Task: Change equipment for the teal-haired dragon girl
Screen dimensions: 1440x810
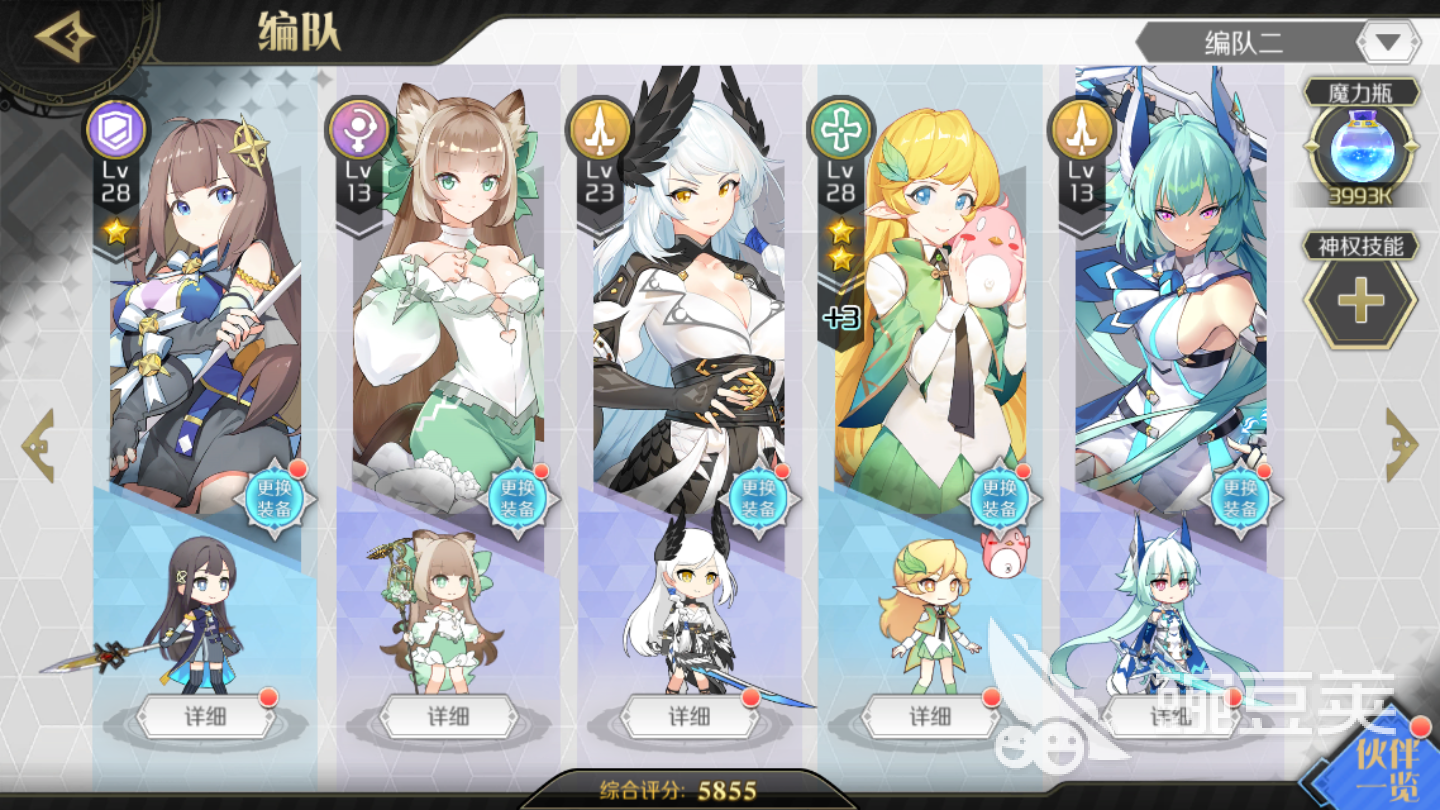Action: point(1240,498)
